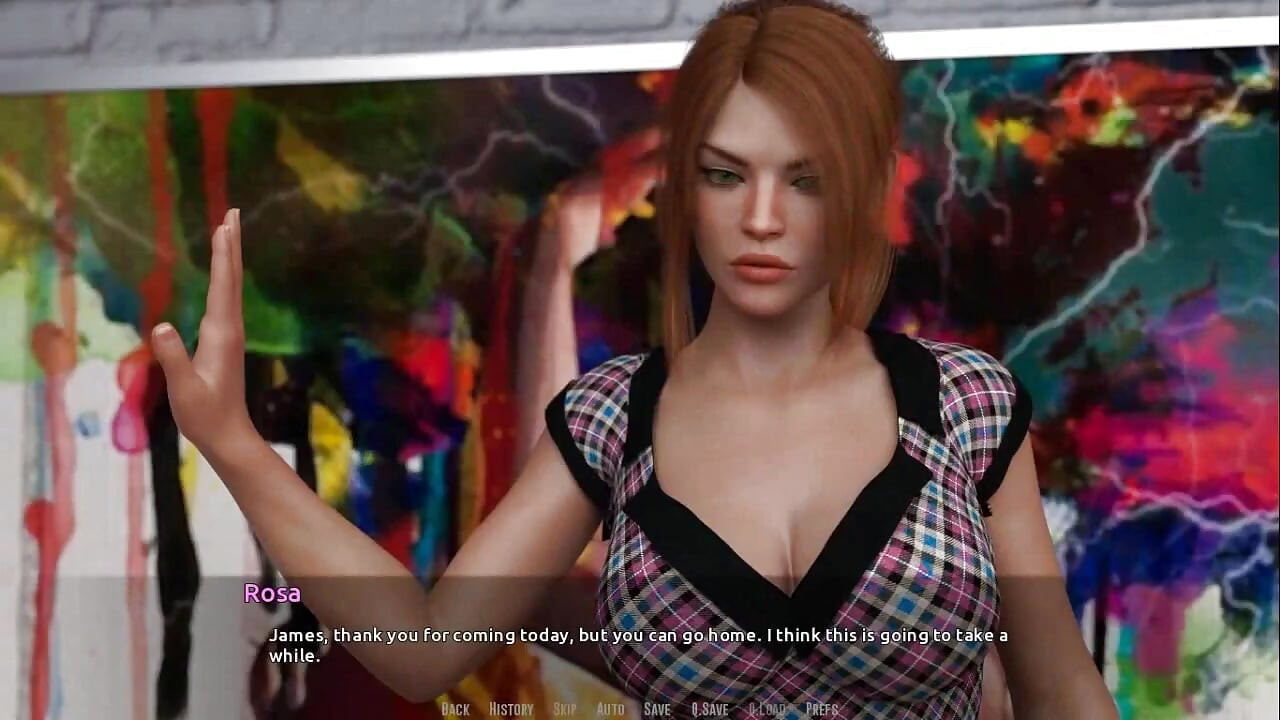Perform a Quick Save with Q.Save
Image resolution: width=1280 pixels, height=720 pixels.
(x=709, y=709)
